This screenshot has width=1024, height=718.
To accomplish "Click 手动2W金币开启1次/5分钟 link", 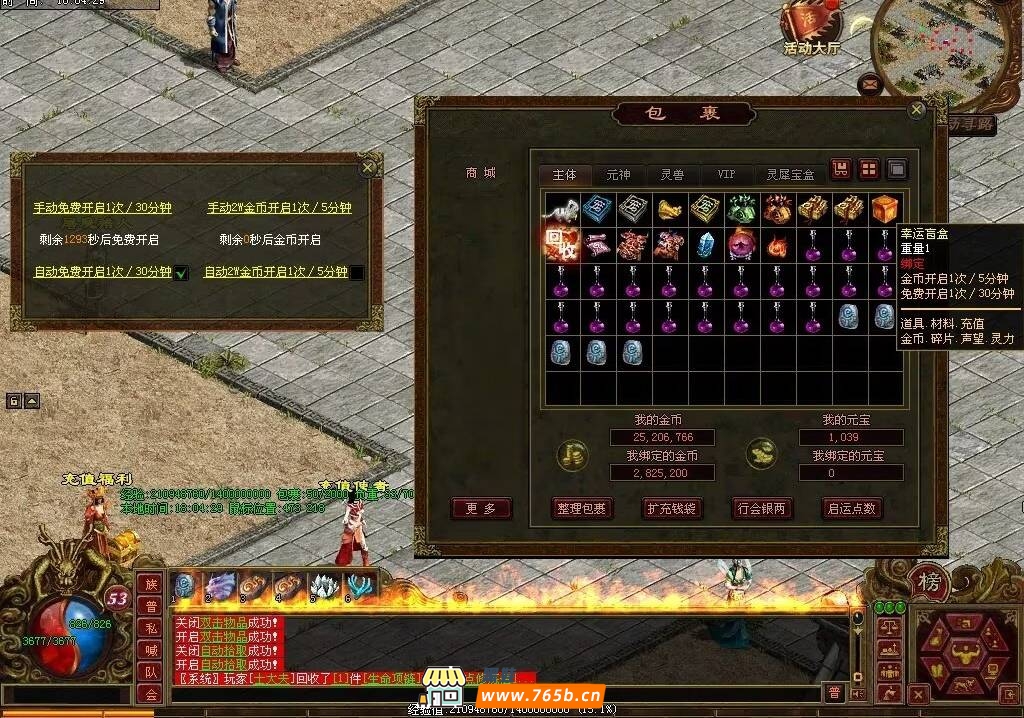I will (279, 208).
